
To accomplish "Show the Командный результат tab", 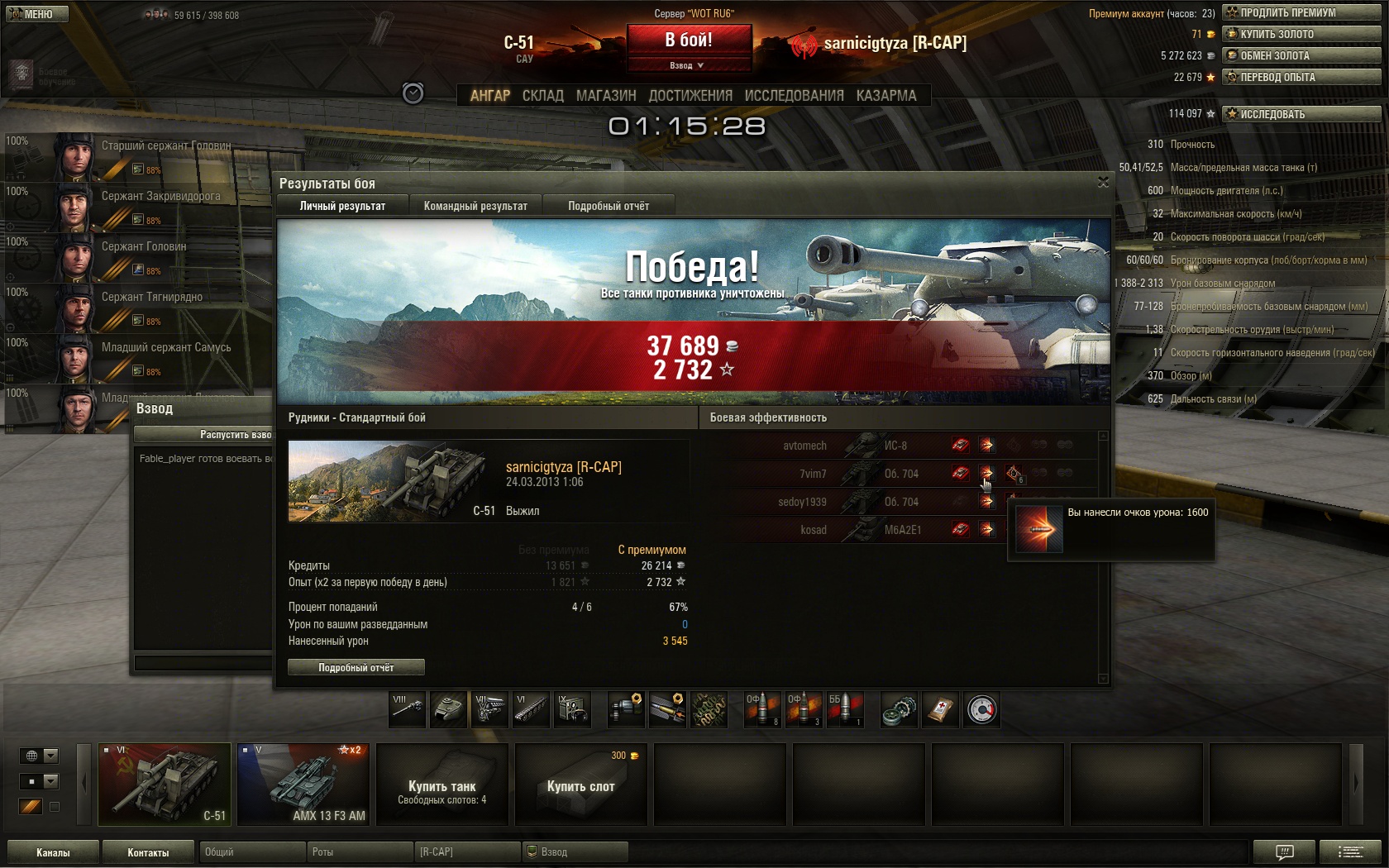I will (475, 206).
